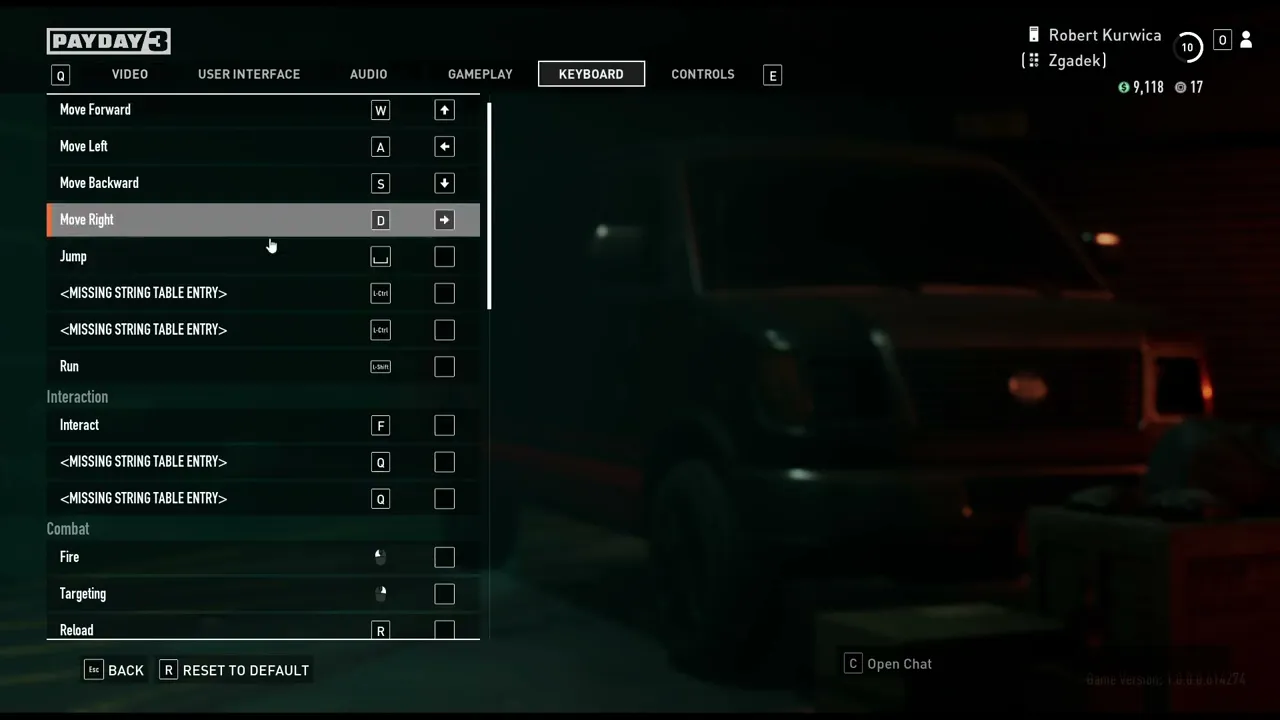Image resolution: width=1280 pixels, height=720 pixels.
Task: Rebind the Interact key F
Action: tap(380, 426)
